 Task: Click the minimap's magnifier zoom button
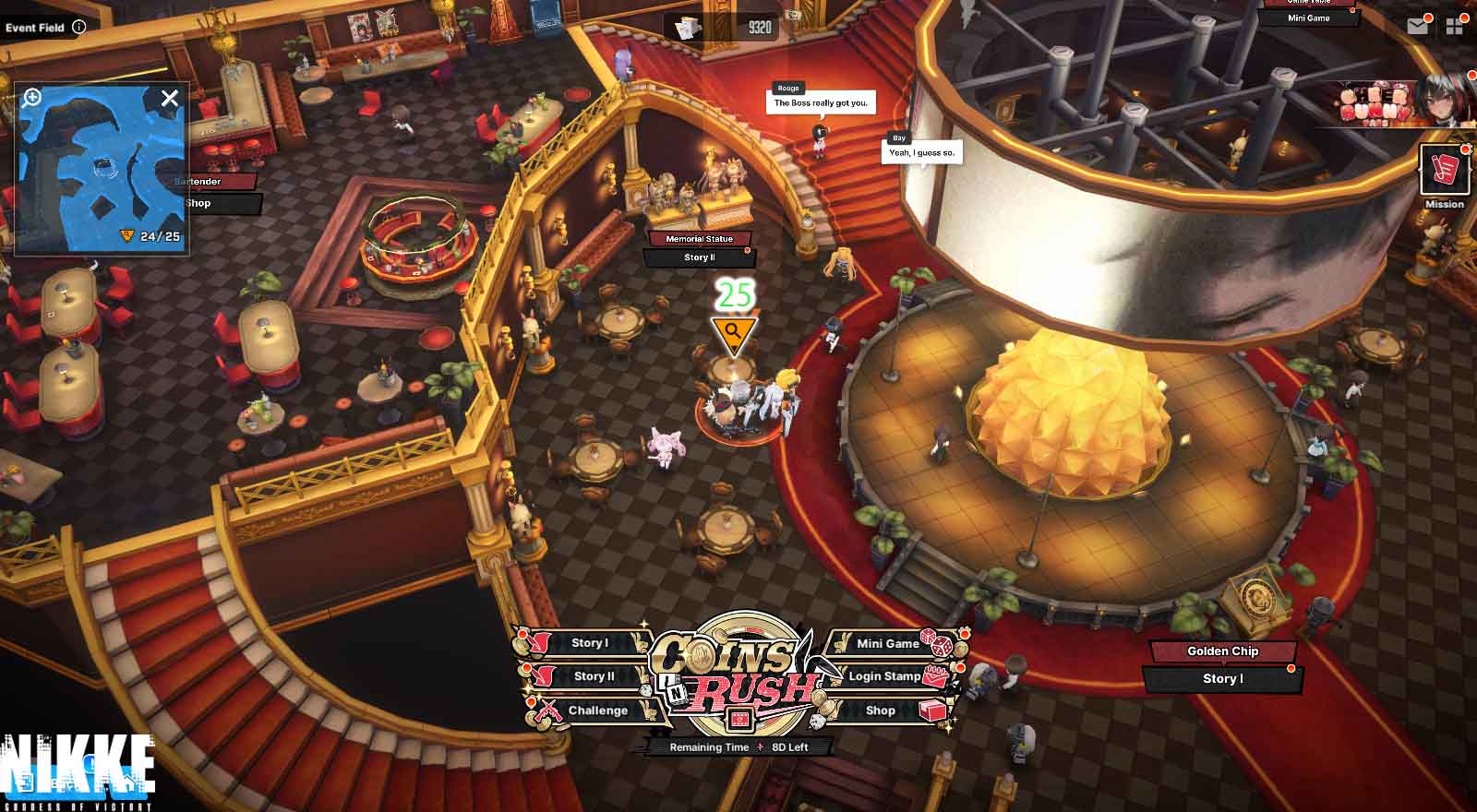coord(32,97)
